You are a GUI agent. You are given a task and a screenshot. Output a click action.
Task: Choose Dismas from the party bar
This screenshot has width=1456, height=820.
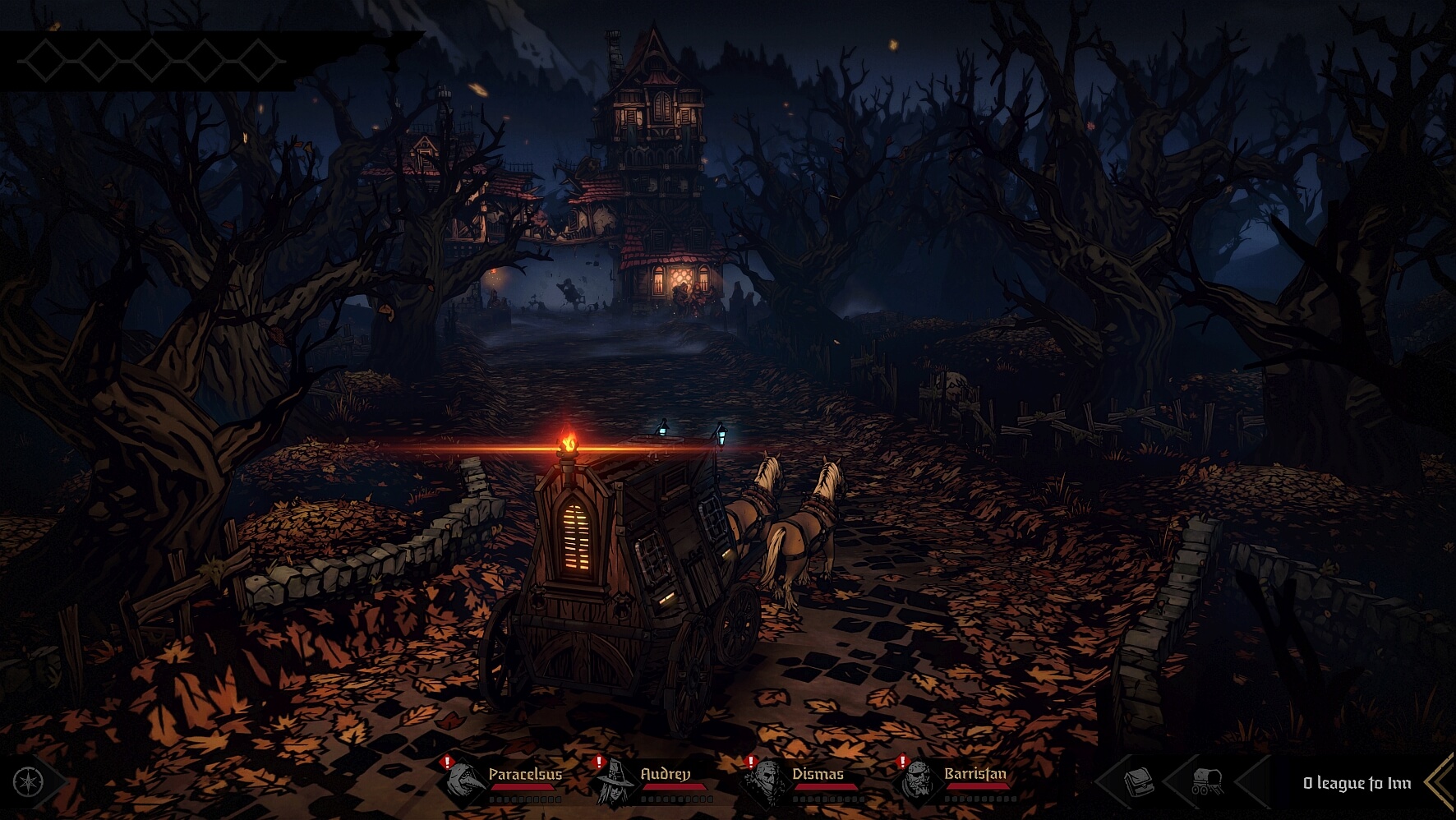(765, 780)
